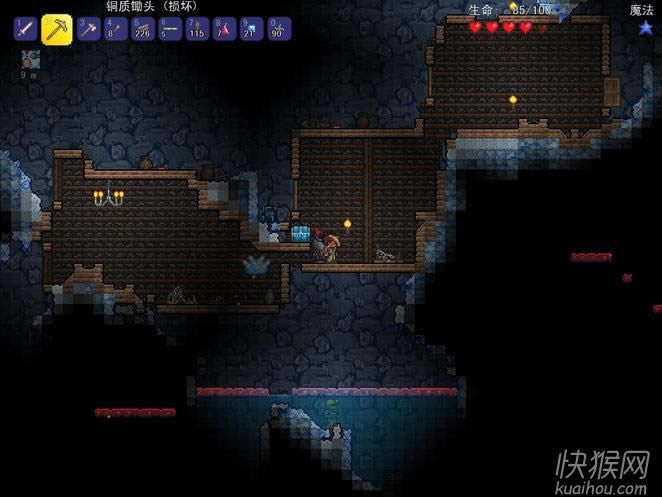Select the hotbar stack of 115
Viewport: 662px width, 497px height.
tap(196, 29)
